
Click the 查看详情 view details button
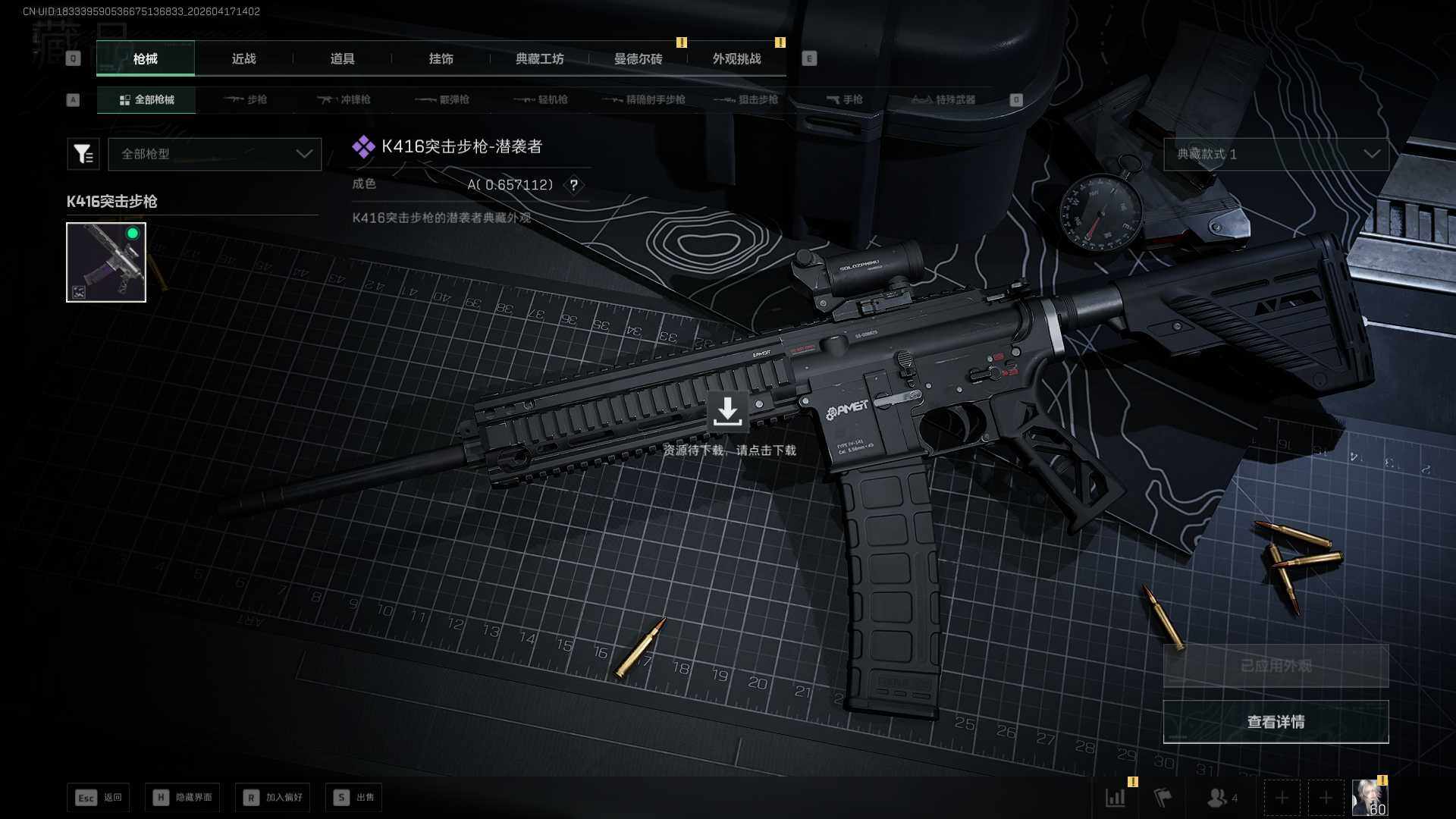1276,721
